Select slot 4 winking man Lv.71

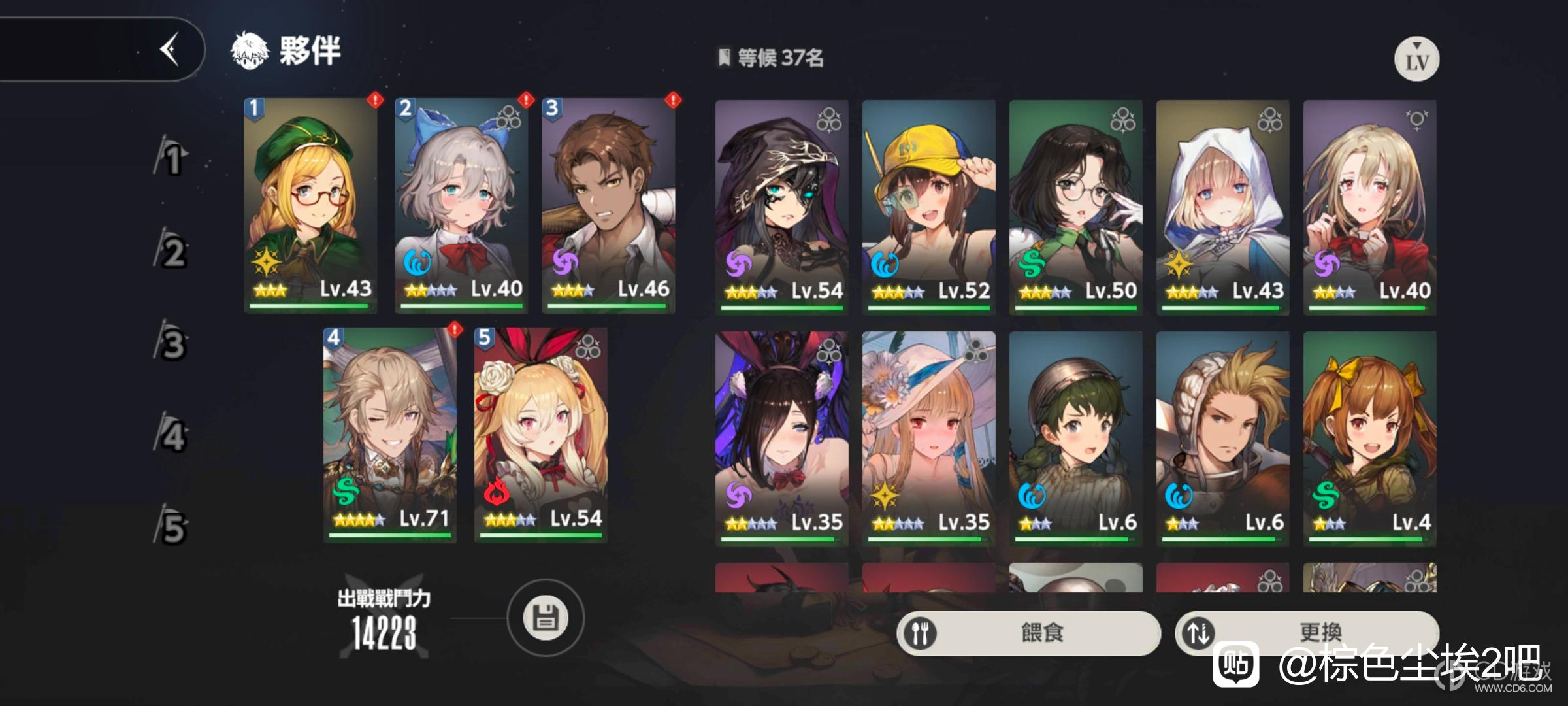[389, 435]
